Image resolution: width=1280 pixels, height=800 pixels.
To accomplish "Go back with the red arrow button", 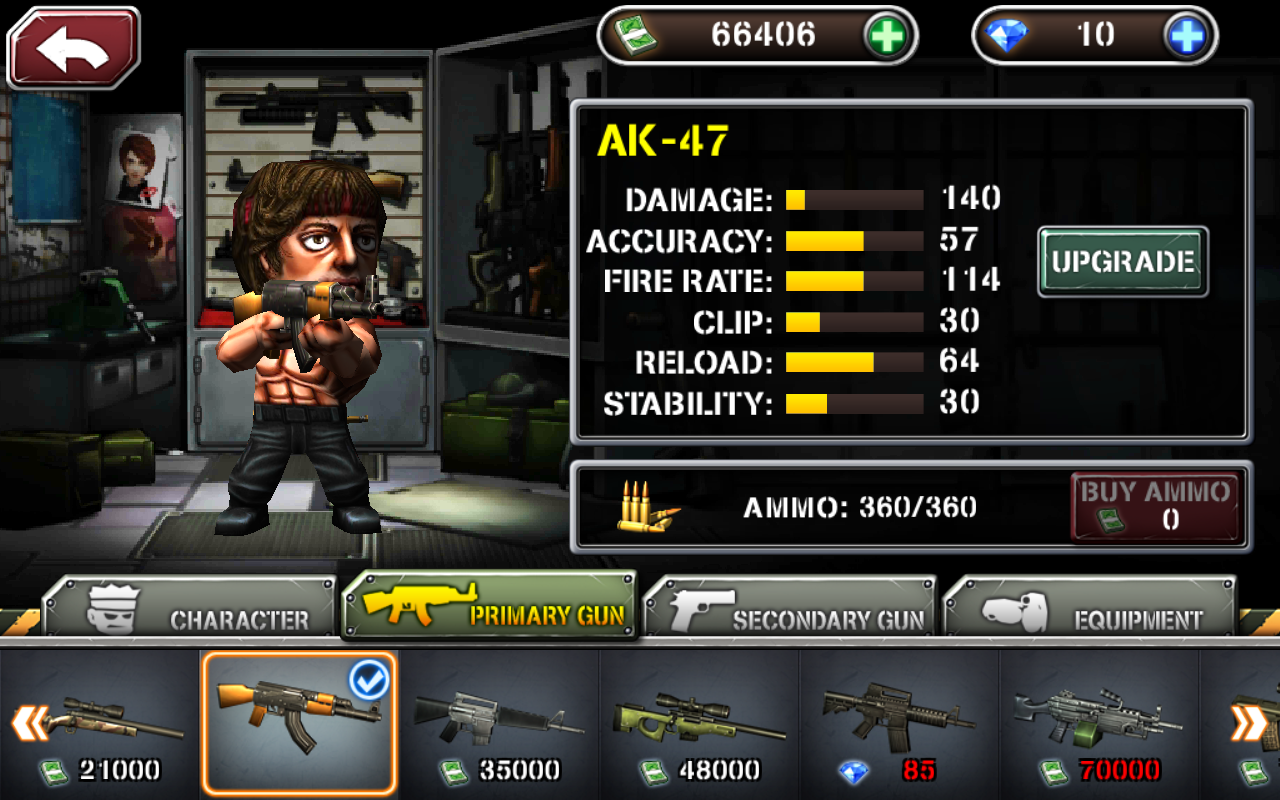I will pyautogui.click(x=73, y=48).
